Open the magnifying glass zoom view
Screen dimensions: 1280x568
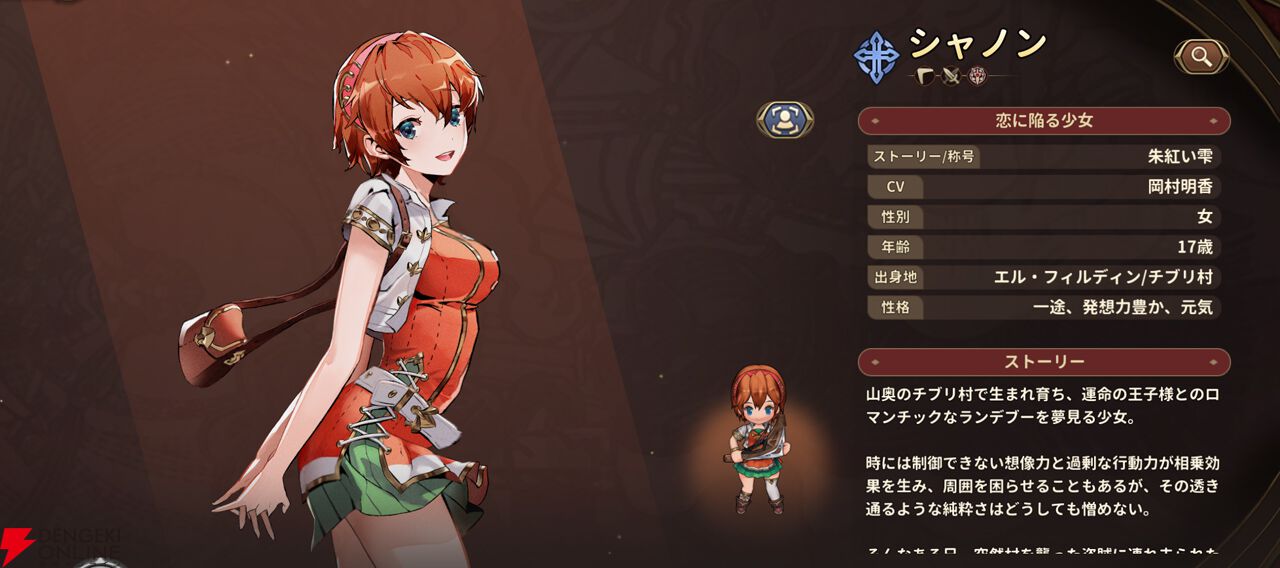coord(1200,57)
